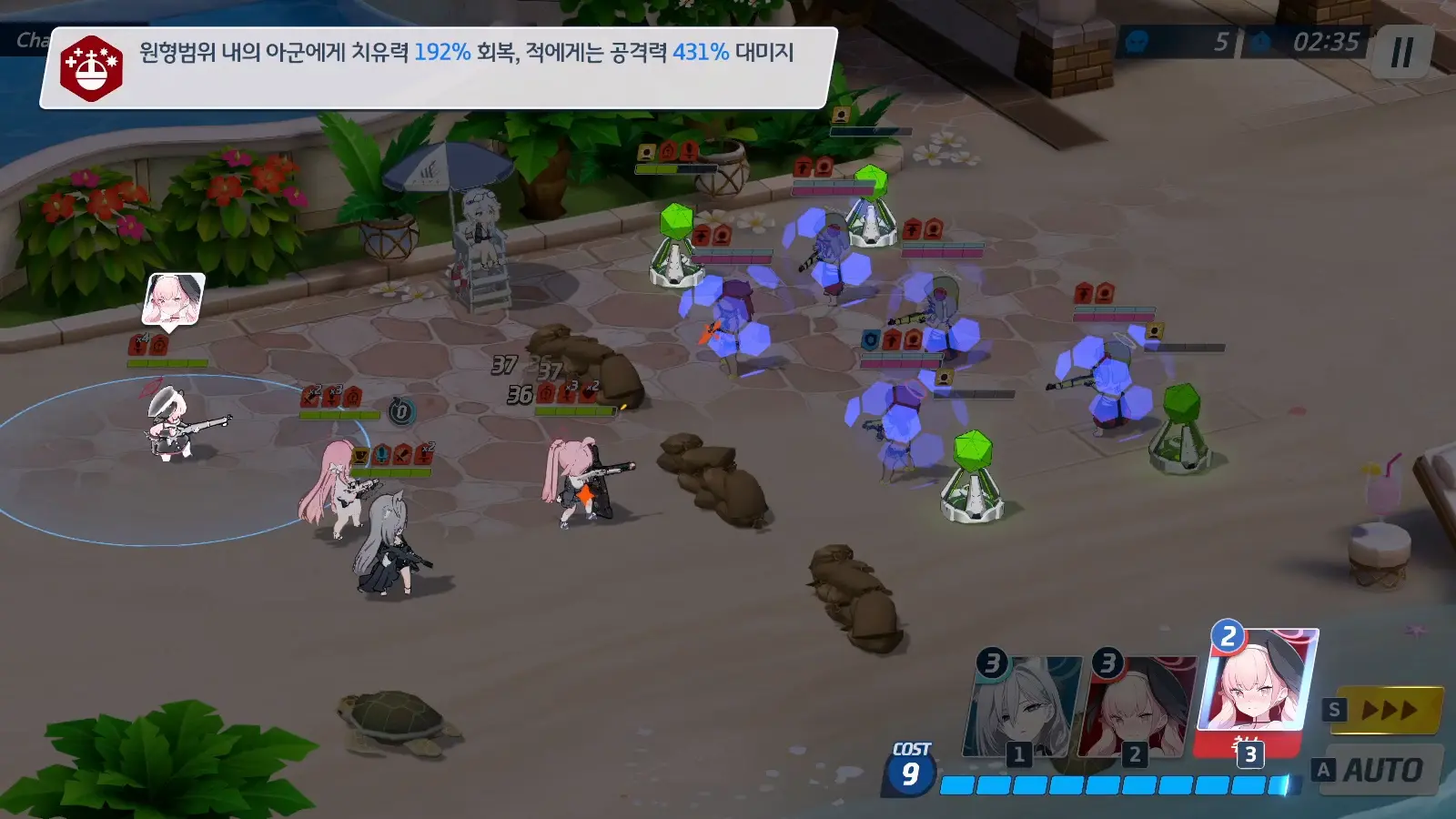Image resolution: width=1456 pixels, height=819 pixels.
Task: Click the blue clock icon beside the timer
Action: [1259, 39]
